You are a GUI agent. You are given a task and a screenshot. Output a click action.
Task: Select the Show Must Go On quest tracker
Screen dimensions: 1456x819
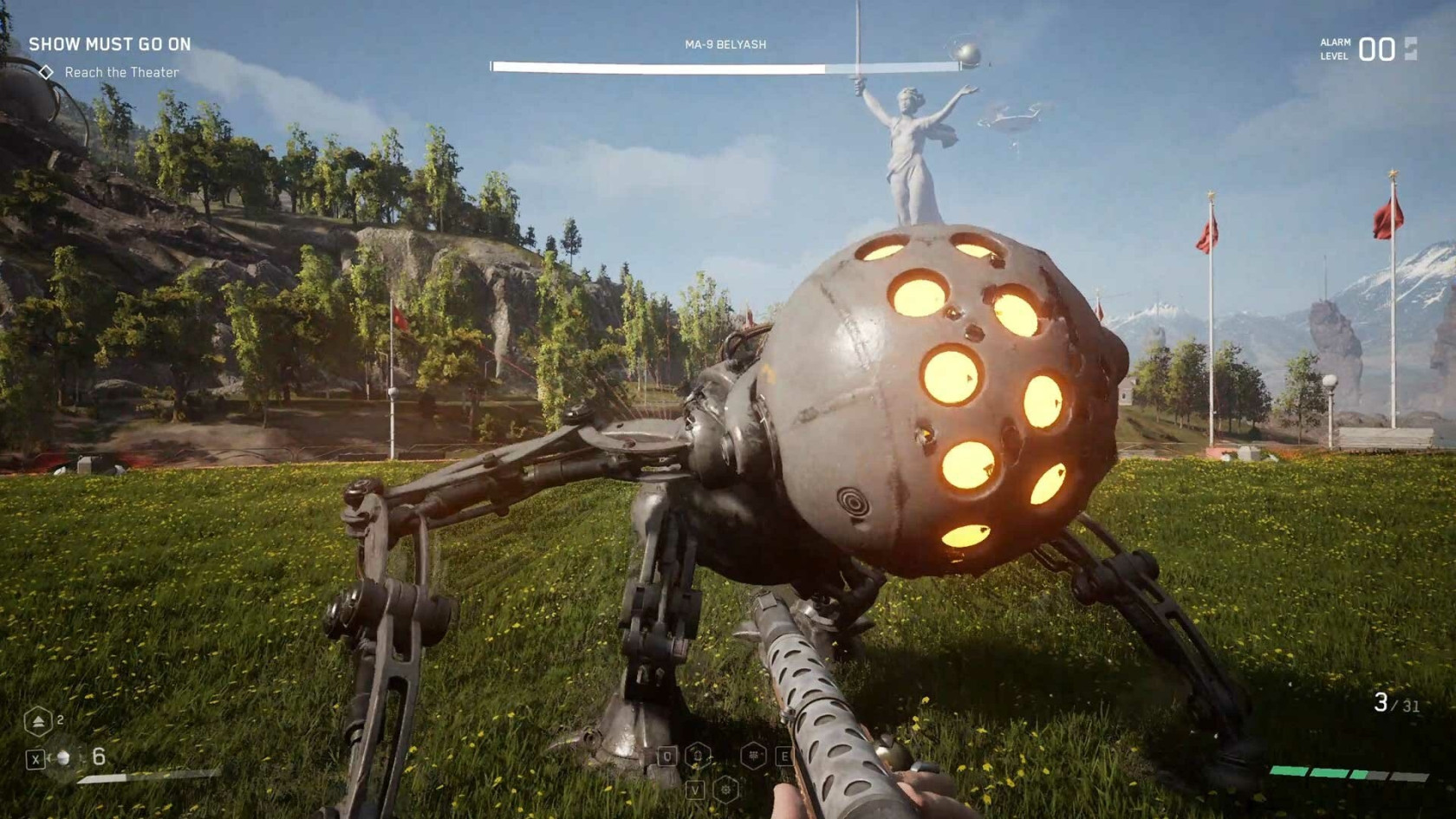(110, 44)
